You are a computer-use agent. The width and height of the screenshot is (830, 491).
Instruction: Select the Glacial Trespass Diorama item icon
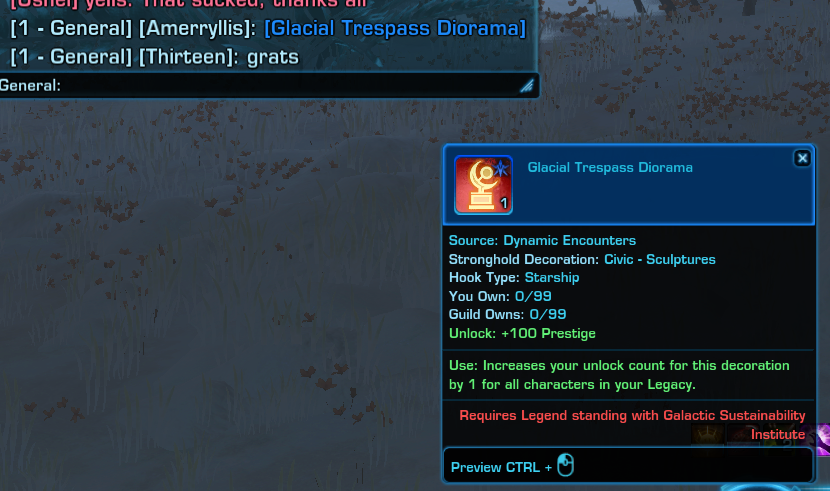[484, 185]
